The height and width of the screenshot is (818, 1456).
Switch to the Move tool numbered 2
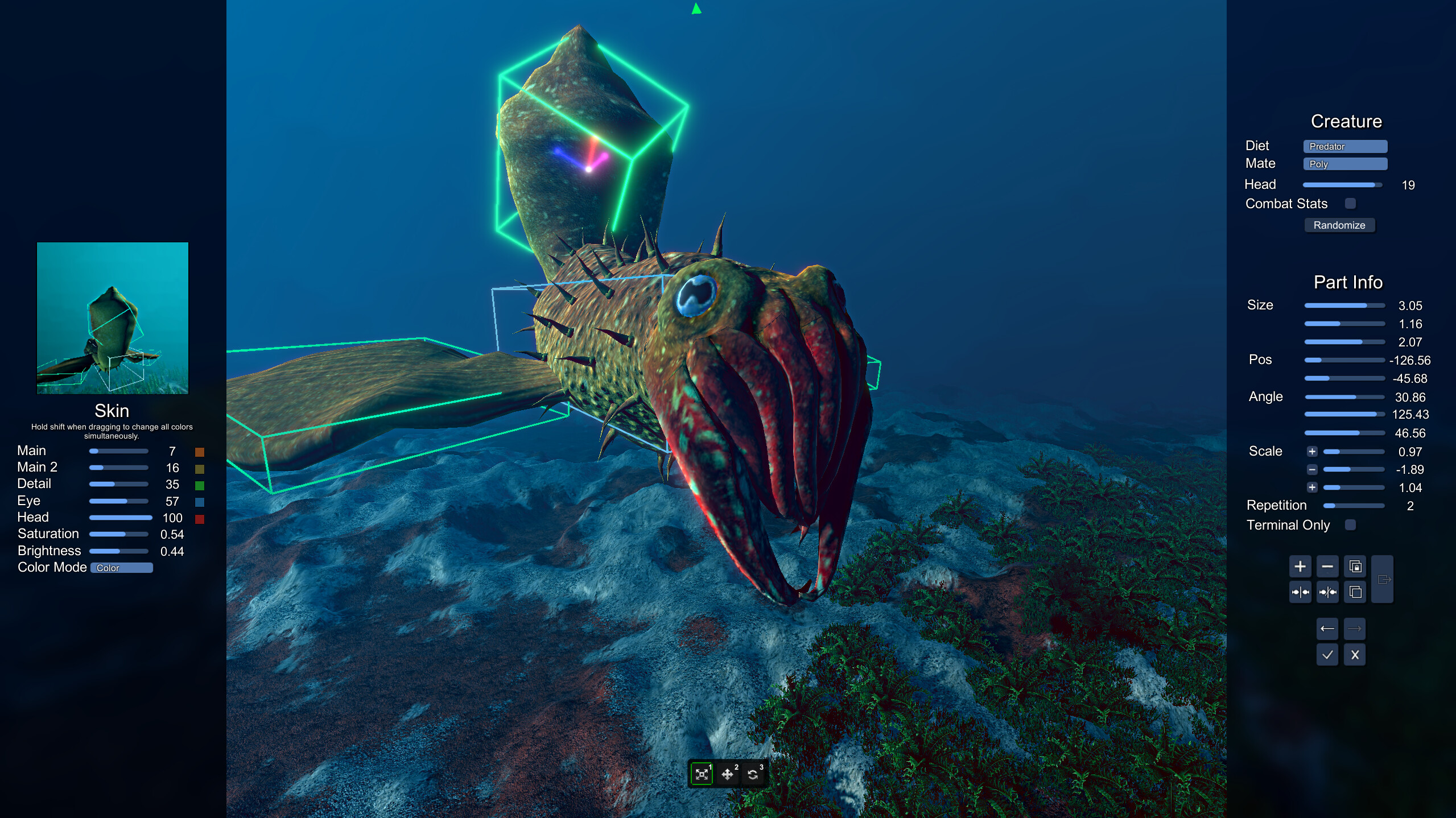(x=728, y=774)
